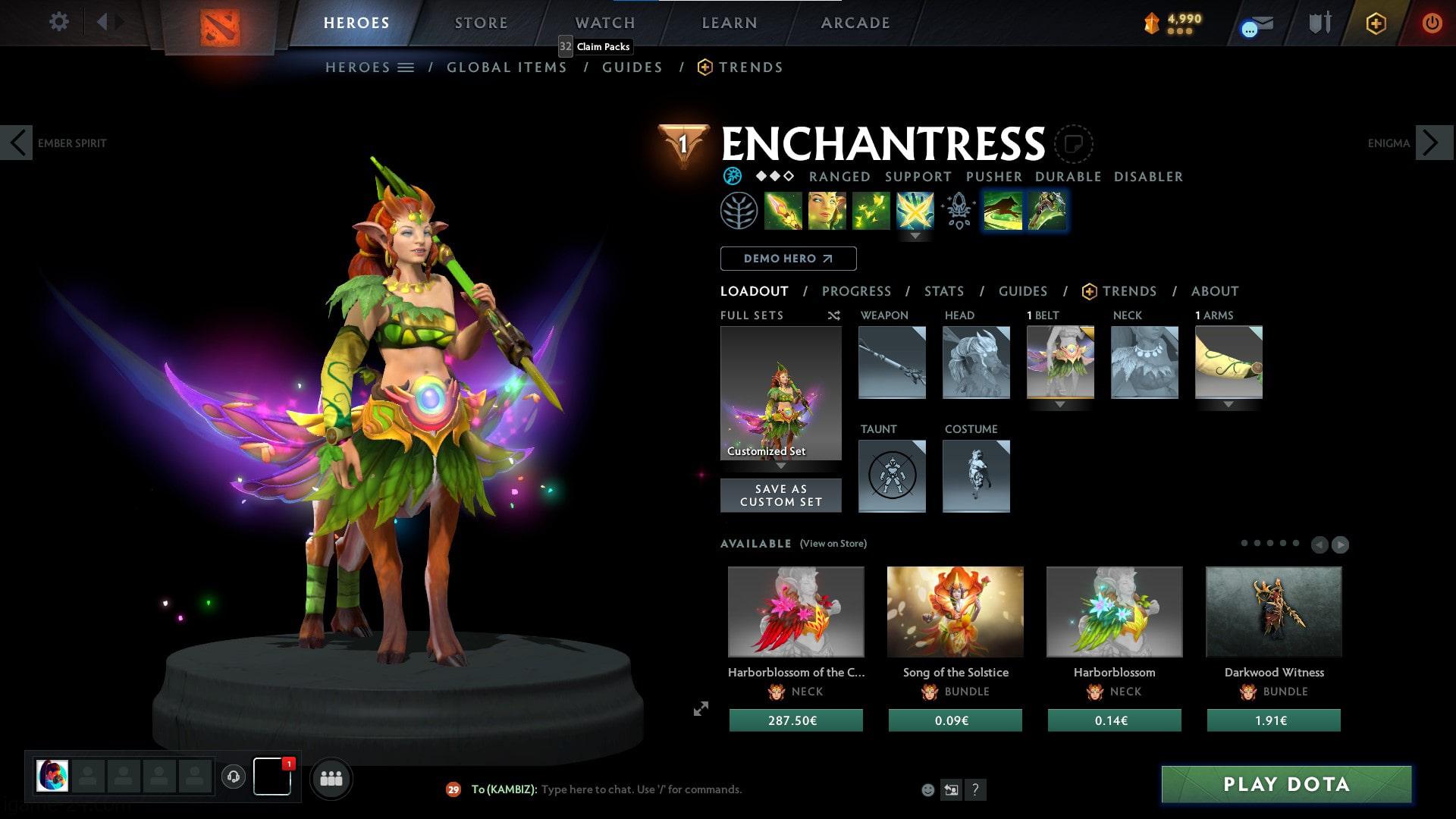Choose the Taunt slot

(x=892, y=476)
